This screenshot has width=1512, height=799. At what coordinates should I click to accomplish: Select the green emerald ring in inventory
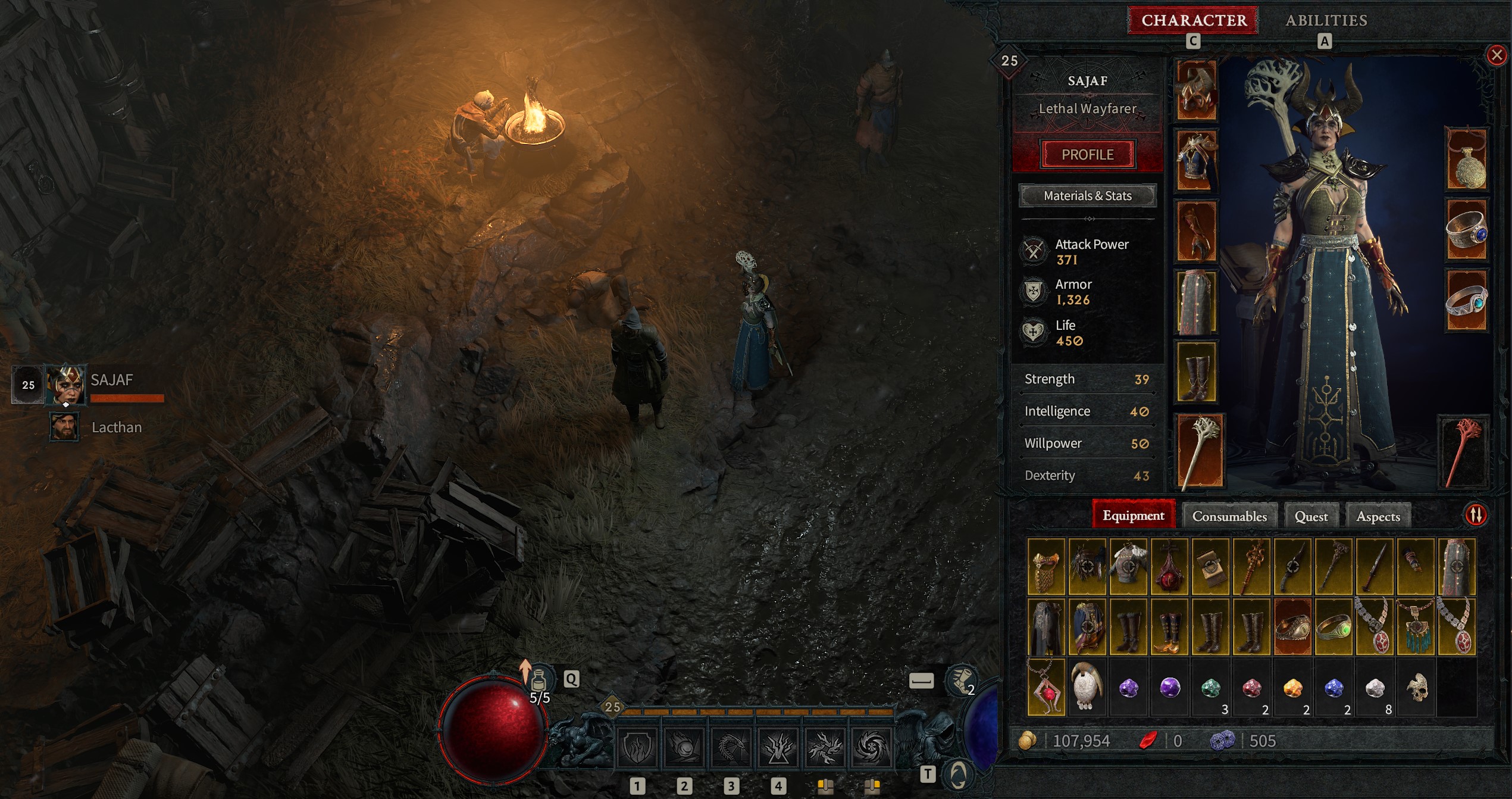point(1333,627)
